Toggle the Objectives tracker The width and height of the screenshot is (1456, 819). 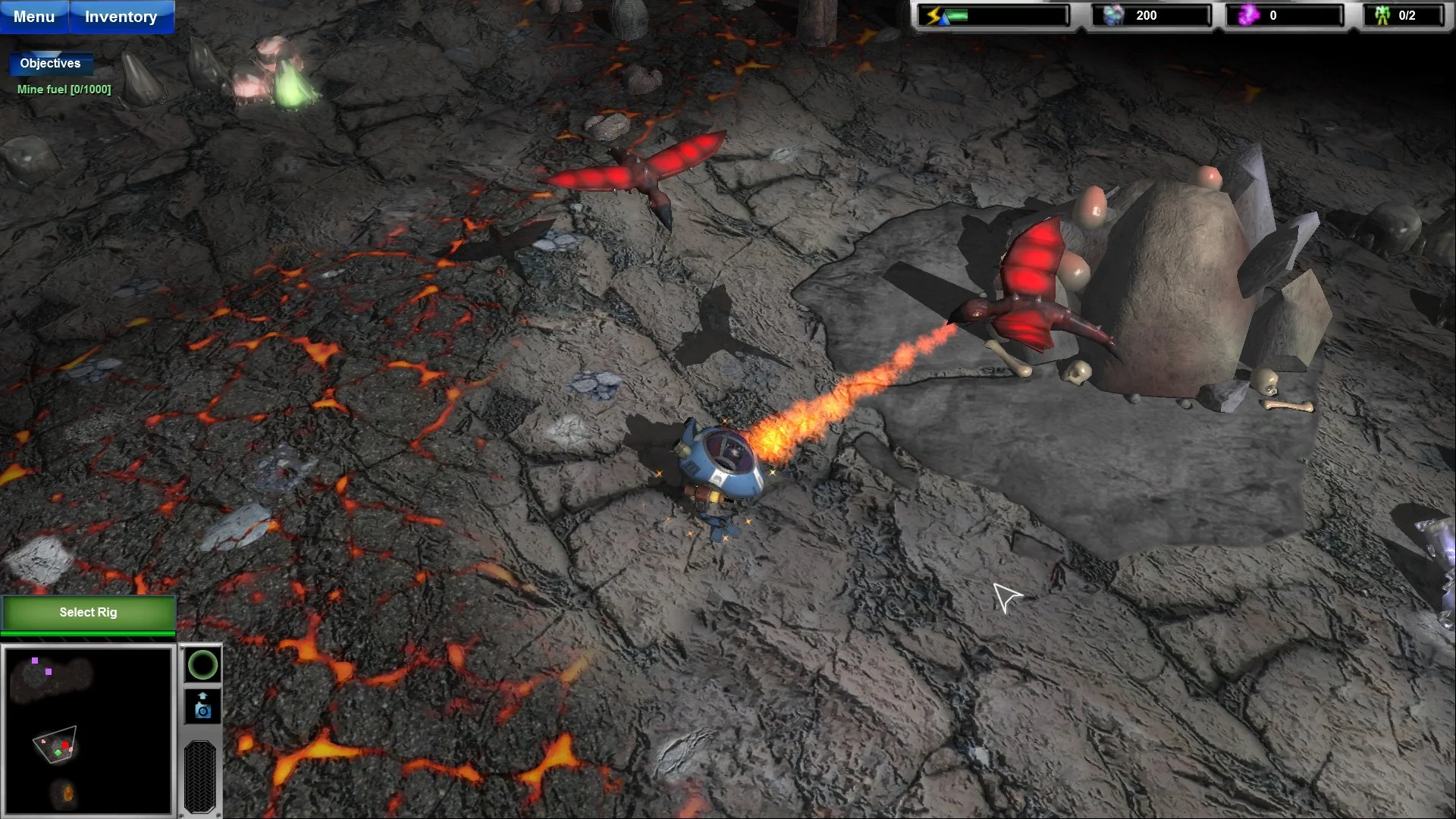[50, 64]
